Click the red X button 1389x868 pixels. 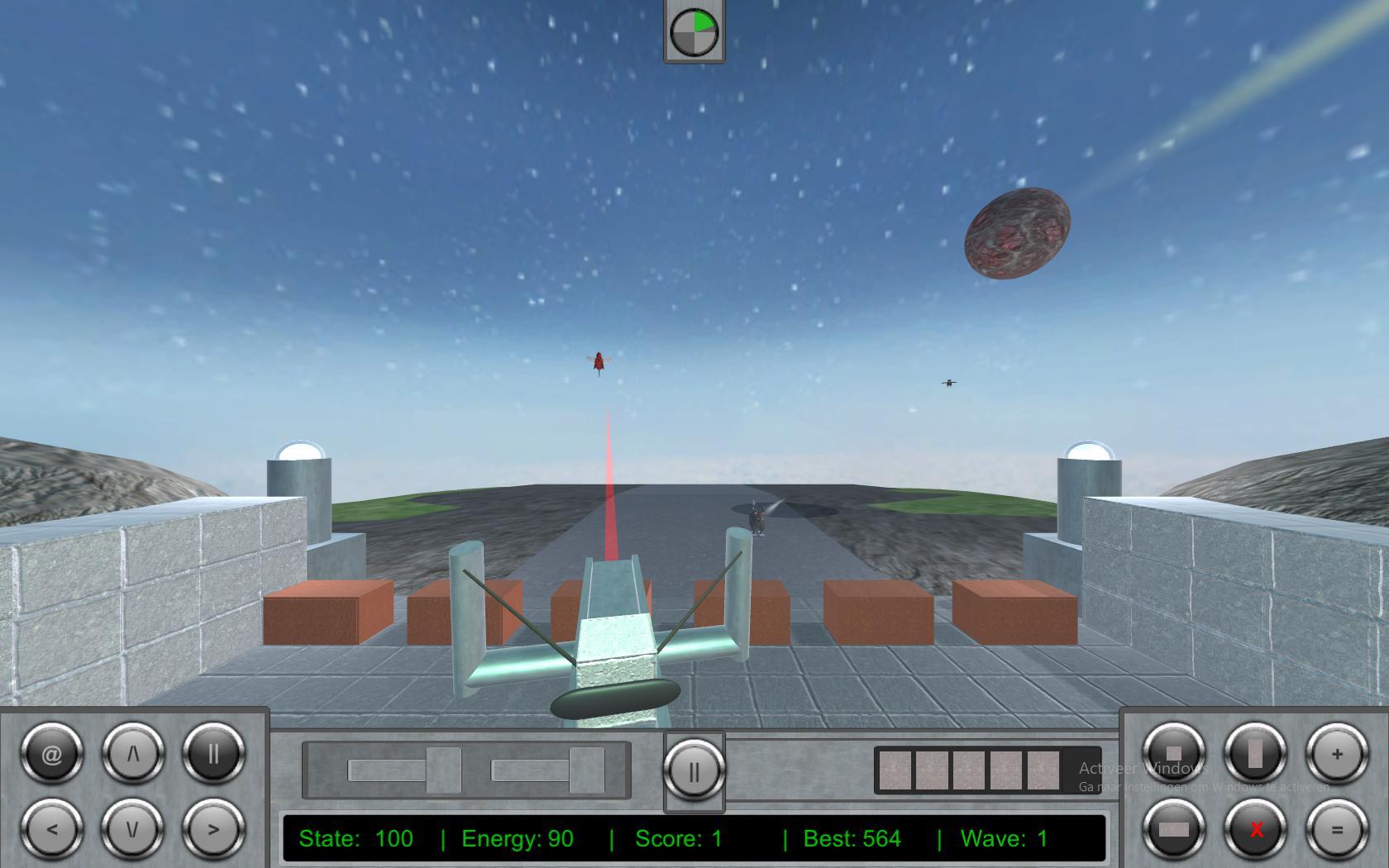coord(1254,830)
